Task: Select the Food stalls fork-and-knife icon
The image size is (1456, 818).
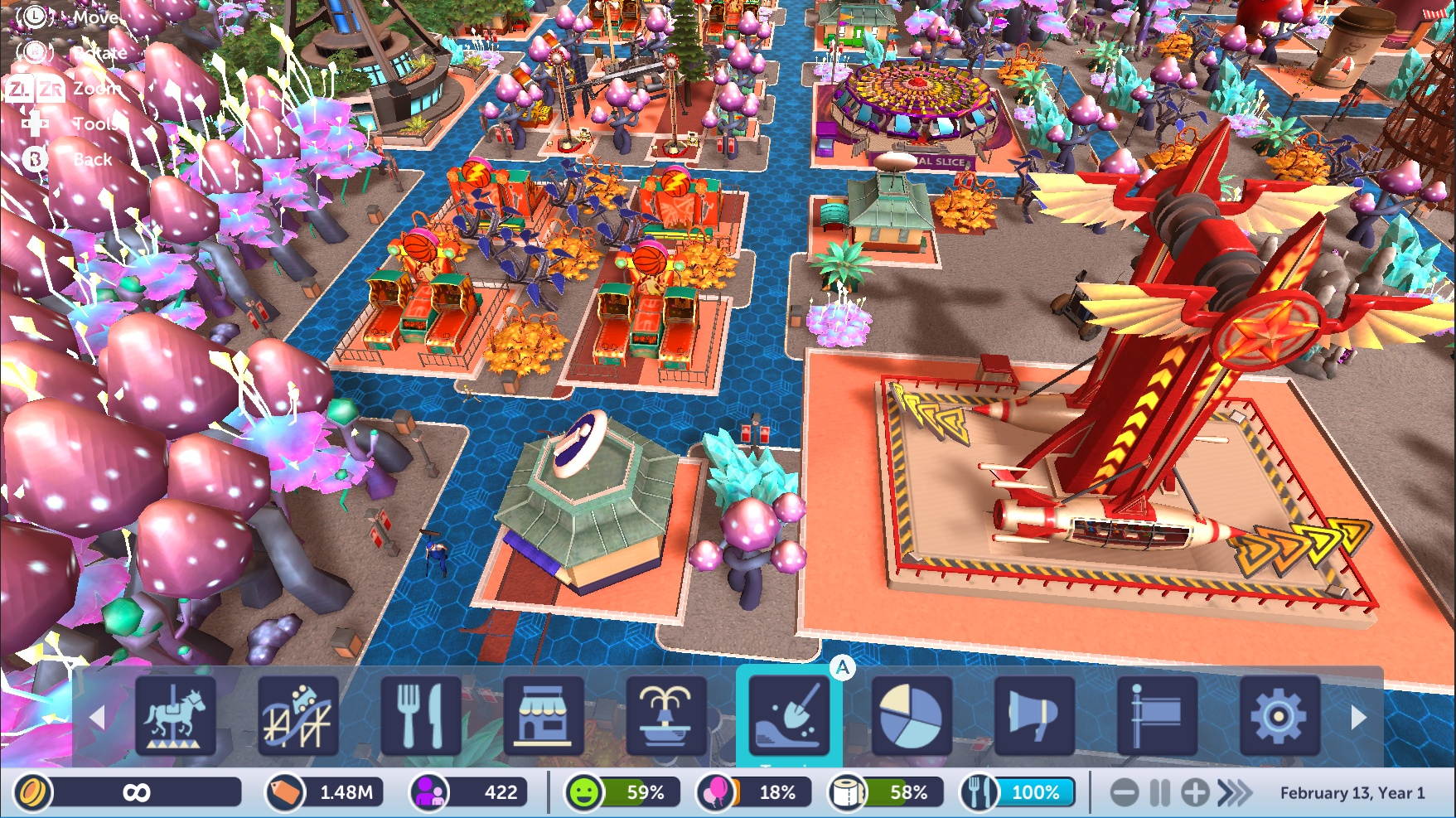Action: point(421,718)
